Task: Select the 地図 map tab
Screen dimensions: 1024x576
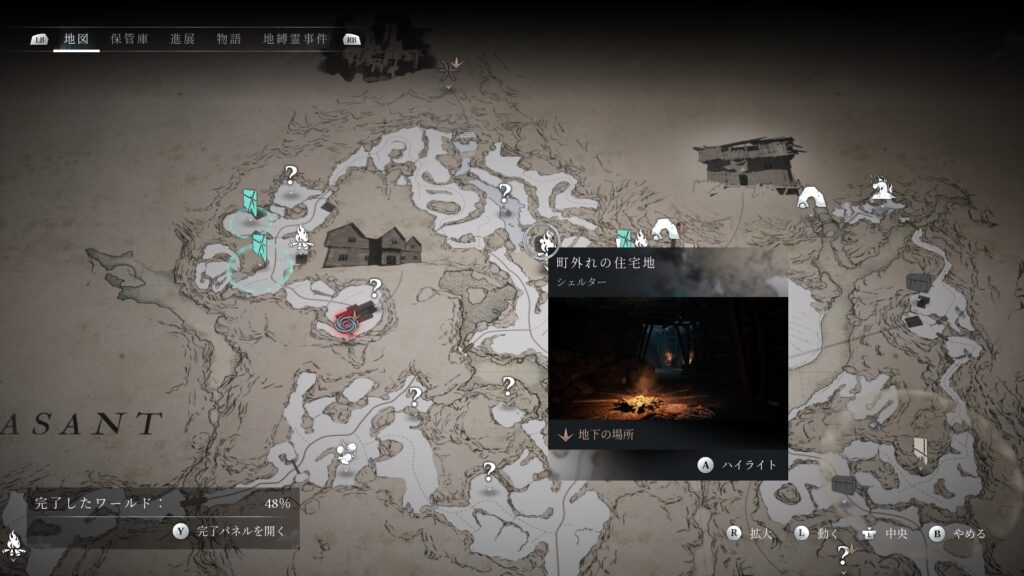Action: pos(76,39)
